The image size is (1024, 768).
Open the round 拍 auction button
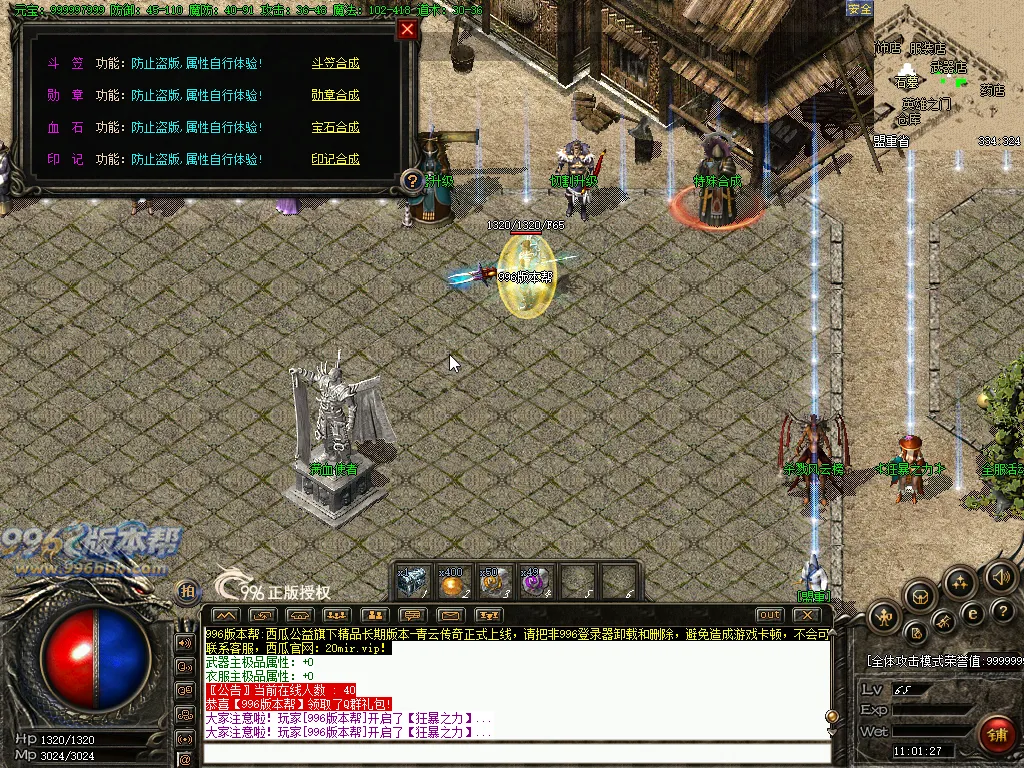pos(187,592)
